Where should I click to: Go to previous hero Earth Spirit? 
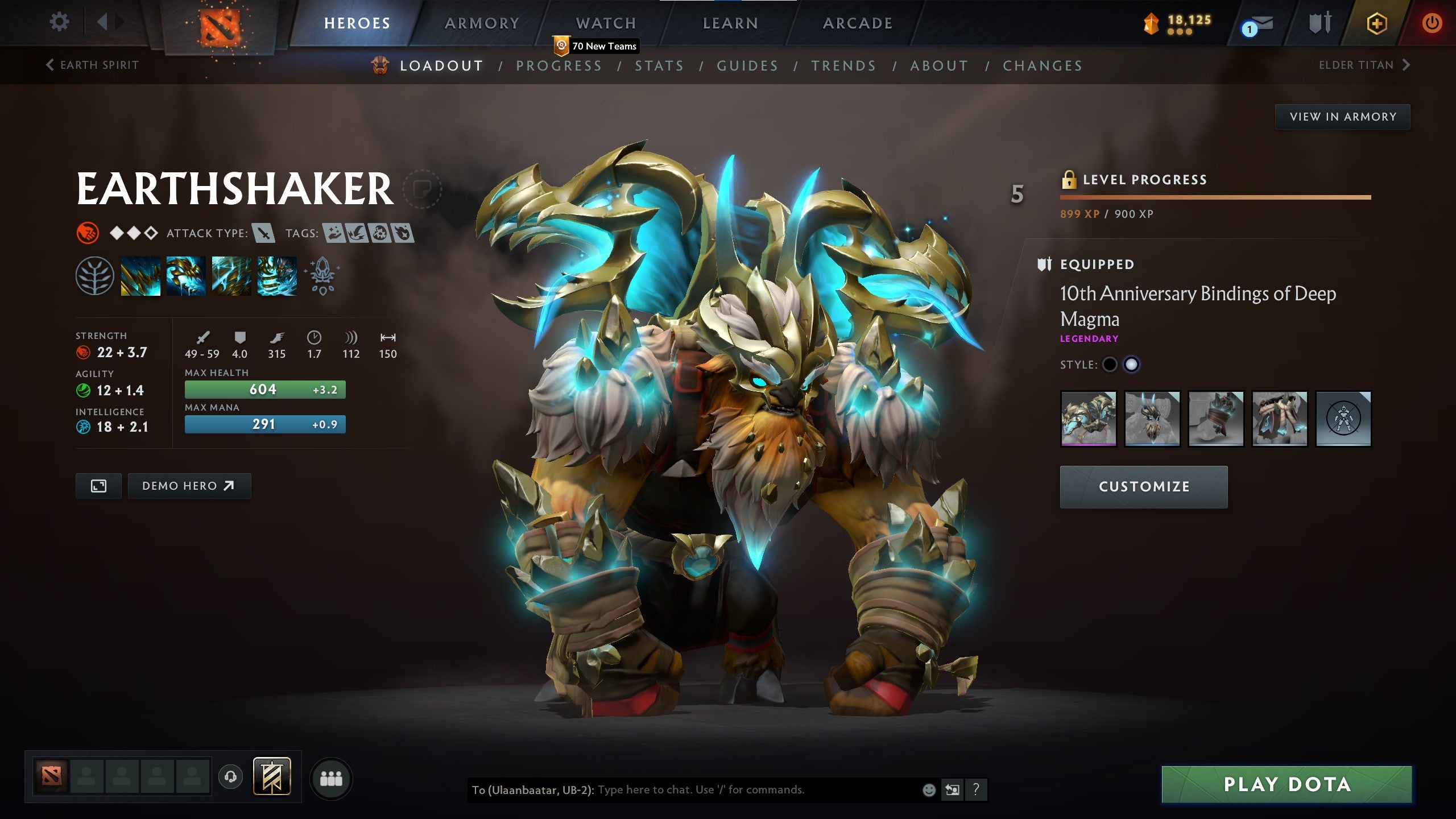click(93, 65)
